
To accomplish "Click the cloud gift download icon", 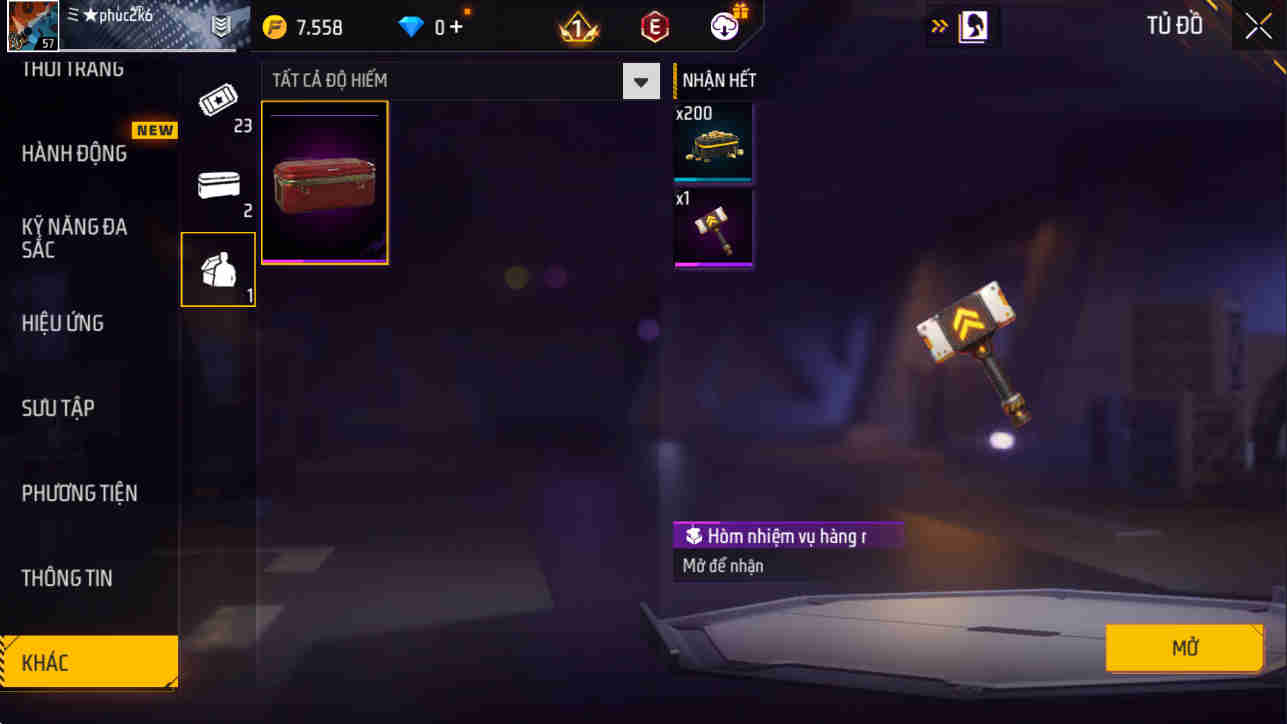I will pos(723,27).
